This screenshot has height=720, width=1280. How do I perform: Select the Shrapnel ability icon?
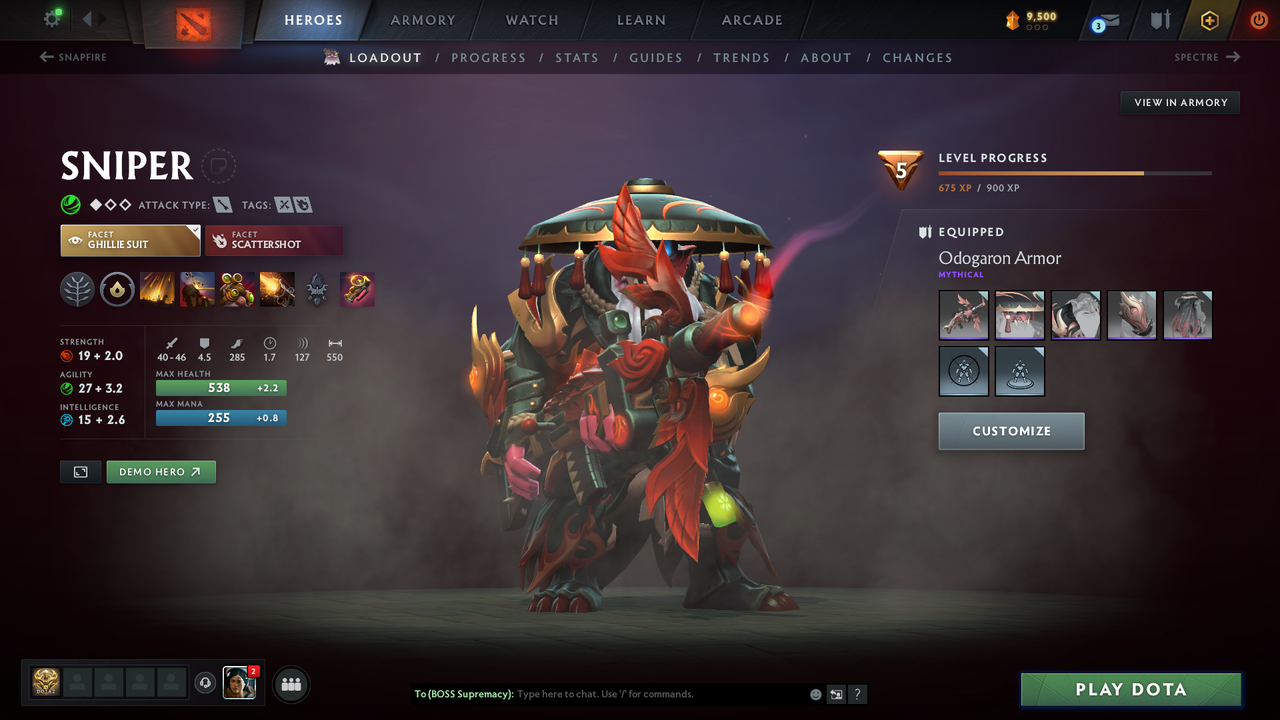click(157, 289)
